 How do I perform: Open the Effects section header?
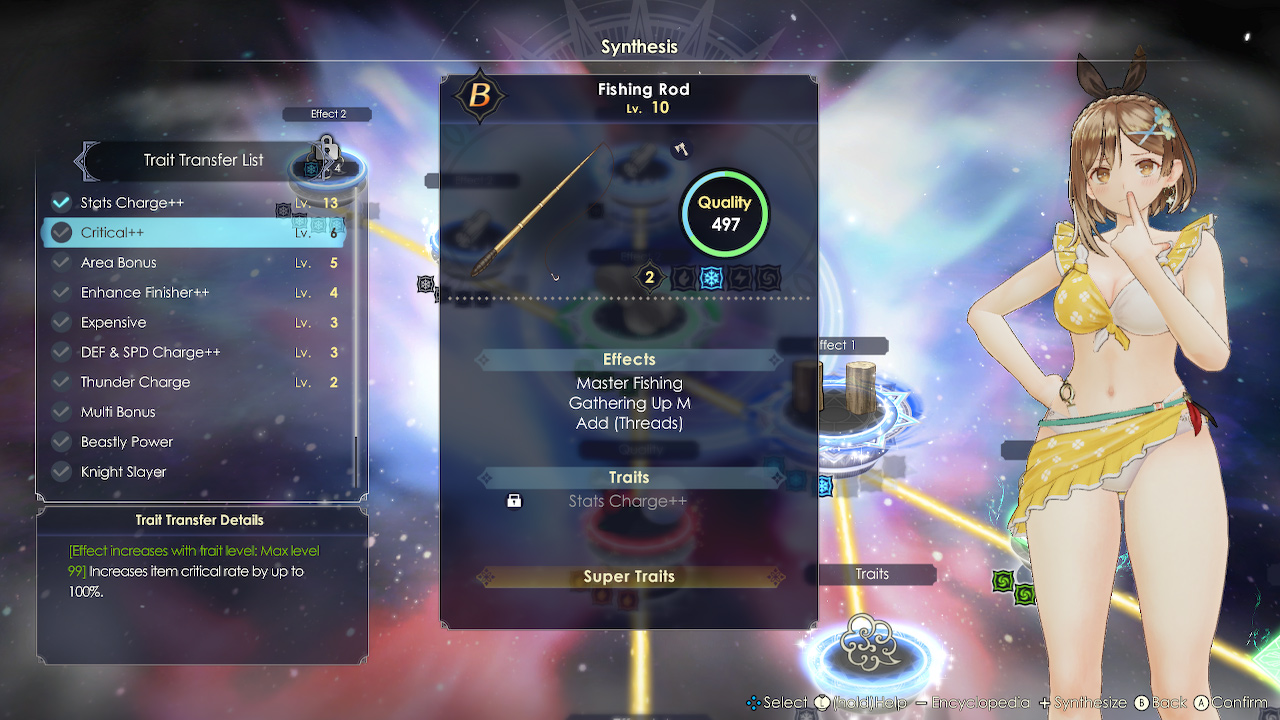(x=629, y=359)
